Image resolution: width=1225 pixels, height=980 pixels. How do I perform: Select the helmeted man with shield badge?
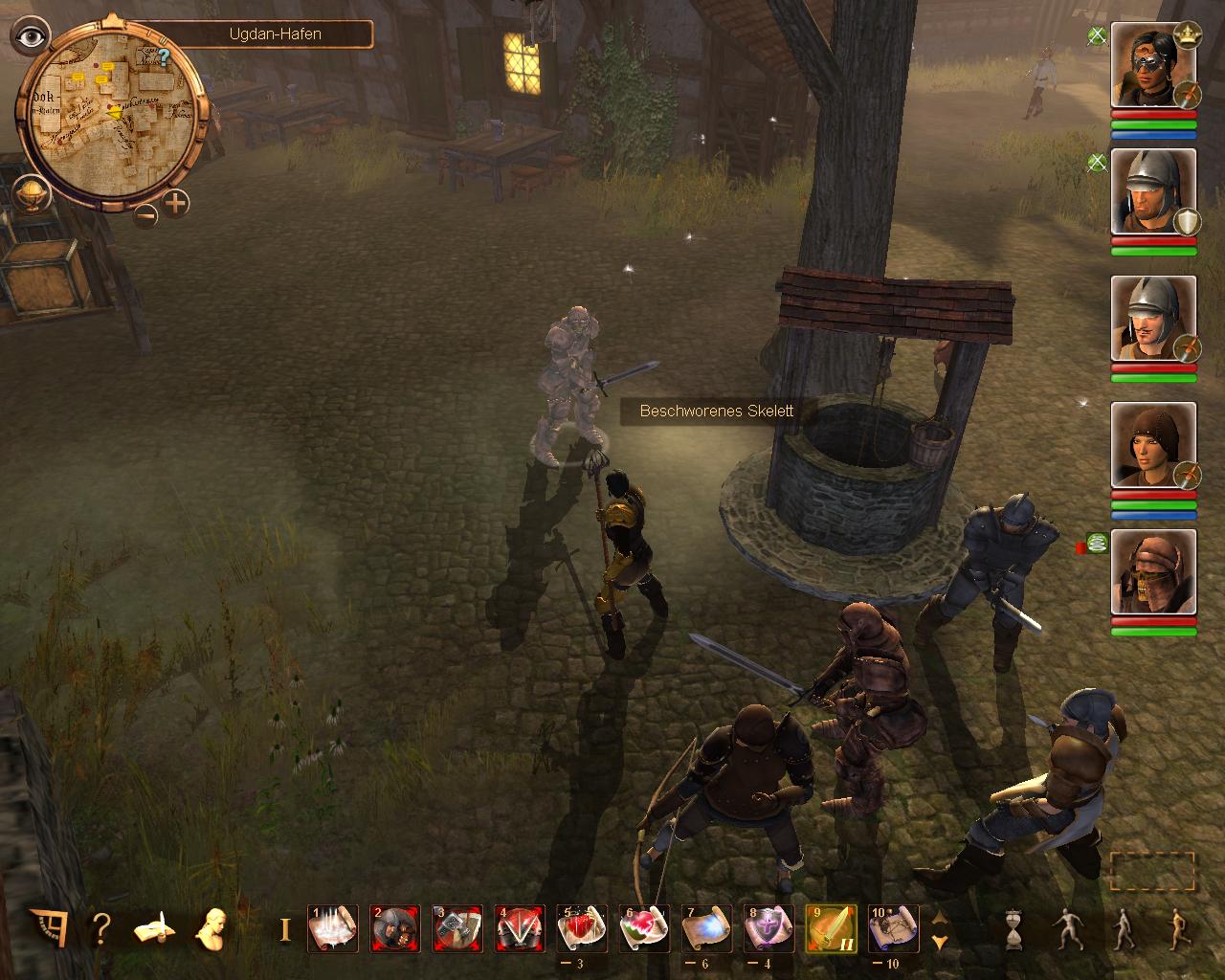click(1152, 192)
